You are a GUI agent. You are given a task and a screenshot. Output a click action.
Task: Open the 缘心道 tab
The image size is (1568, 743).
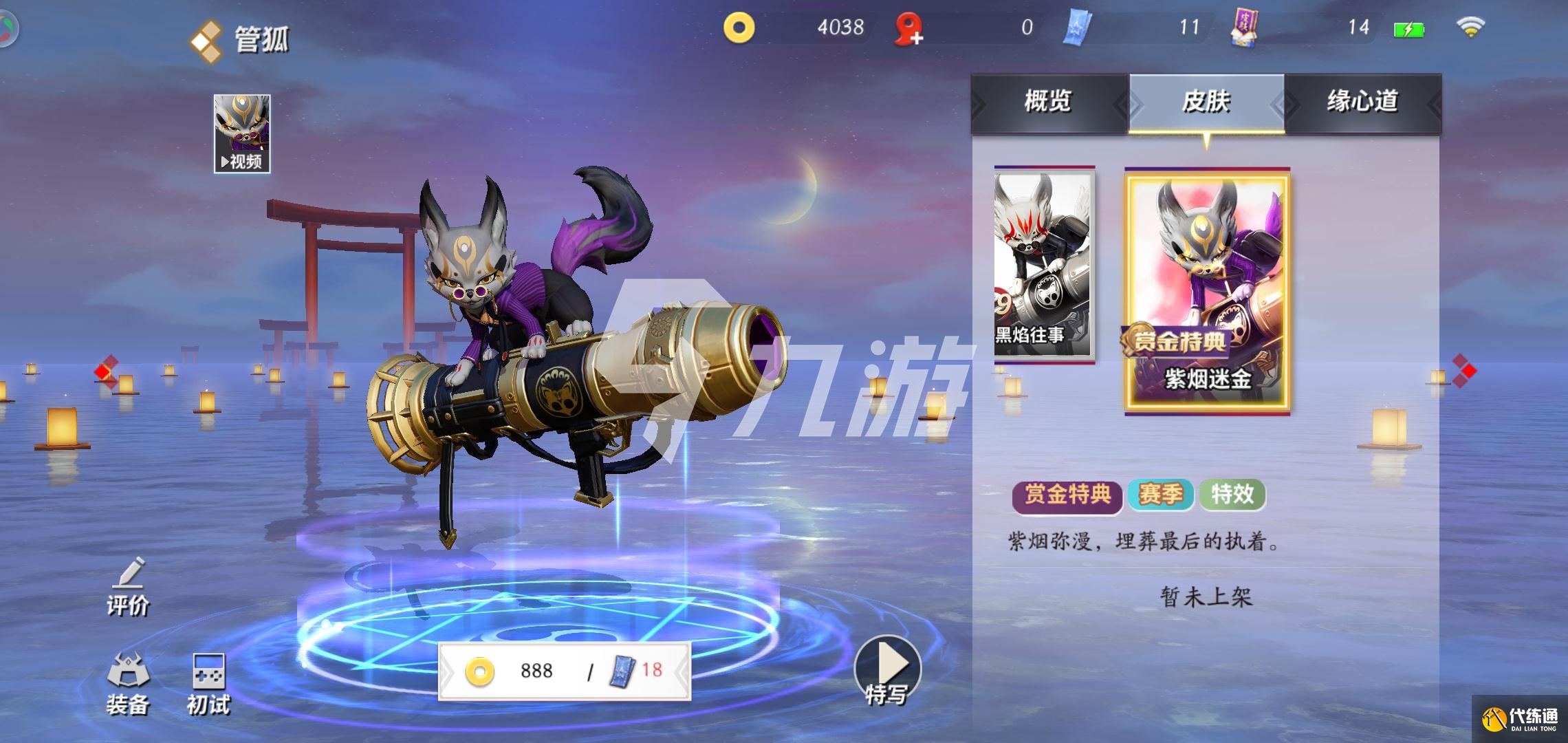pyautogui.click(x=1362, y=103)
